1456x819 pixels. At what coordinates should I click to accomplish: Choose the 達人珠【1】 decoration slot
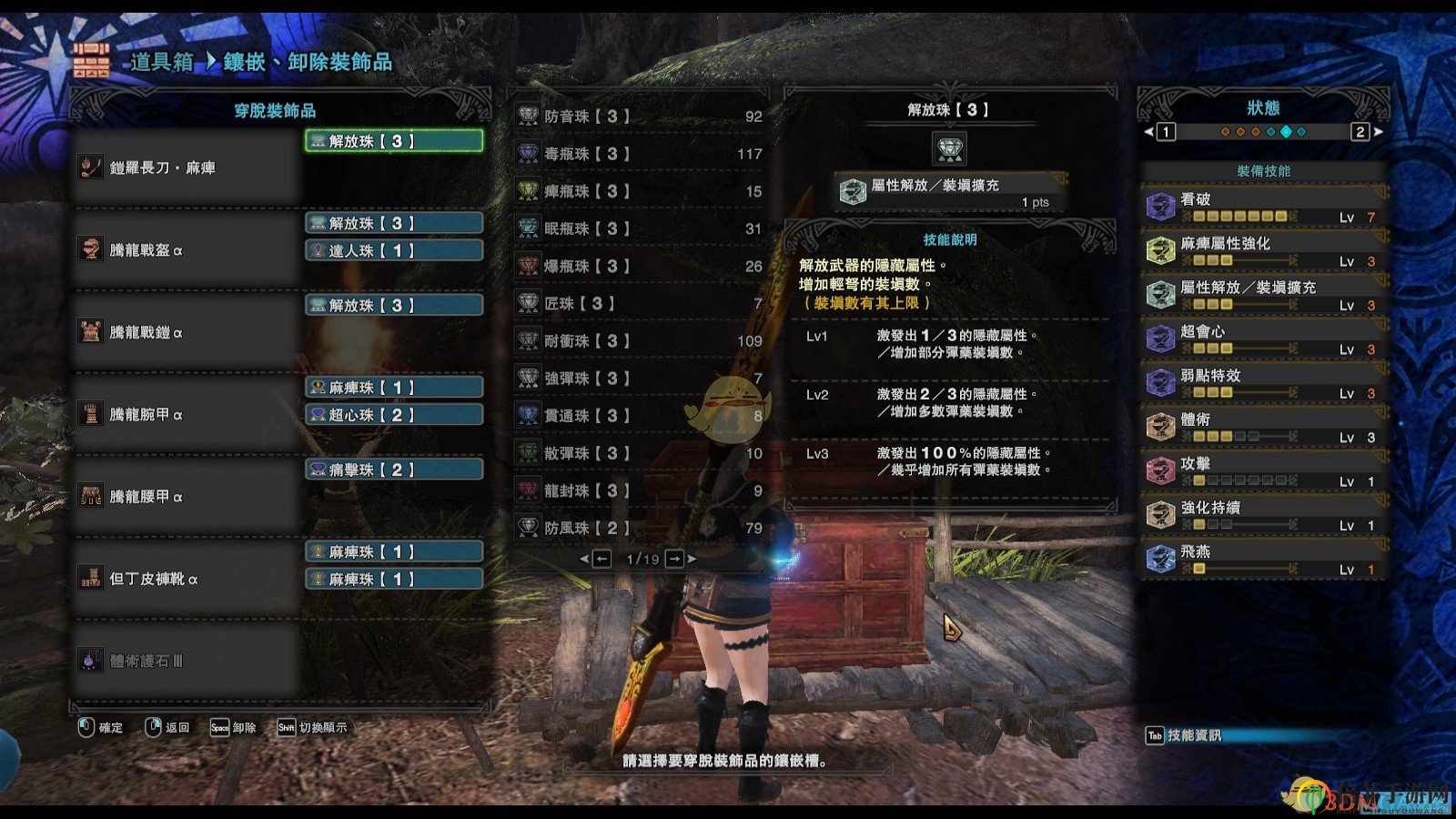(x=393, y=250)
